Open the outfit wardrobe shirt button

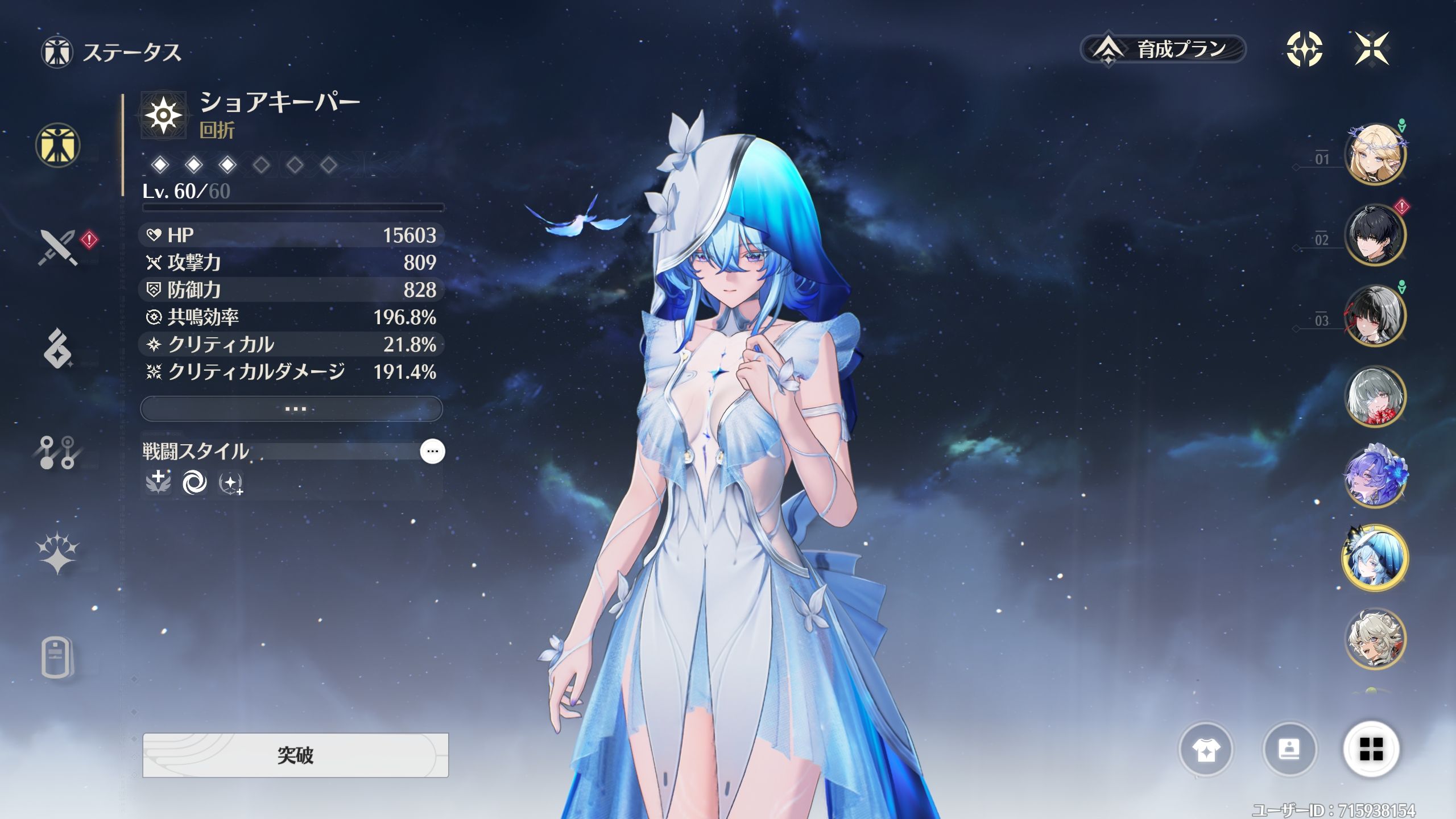point(1206,750)
